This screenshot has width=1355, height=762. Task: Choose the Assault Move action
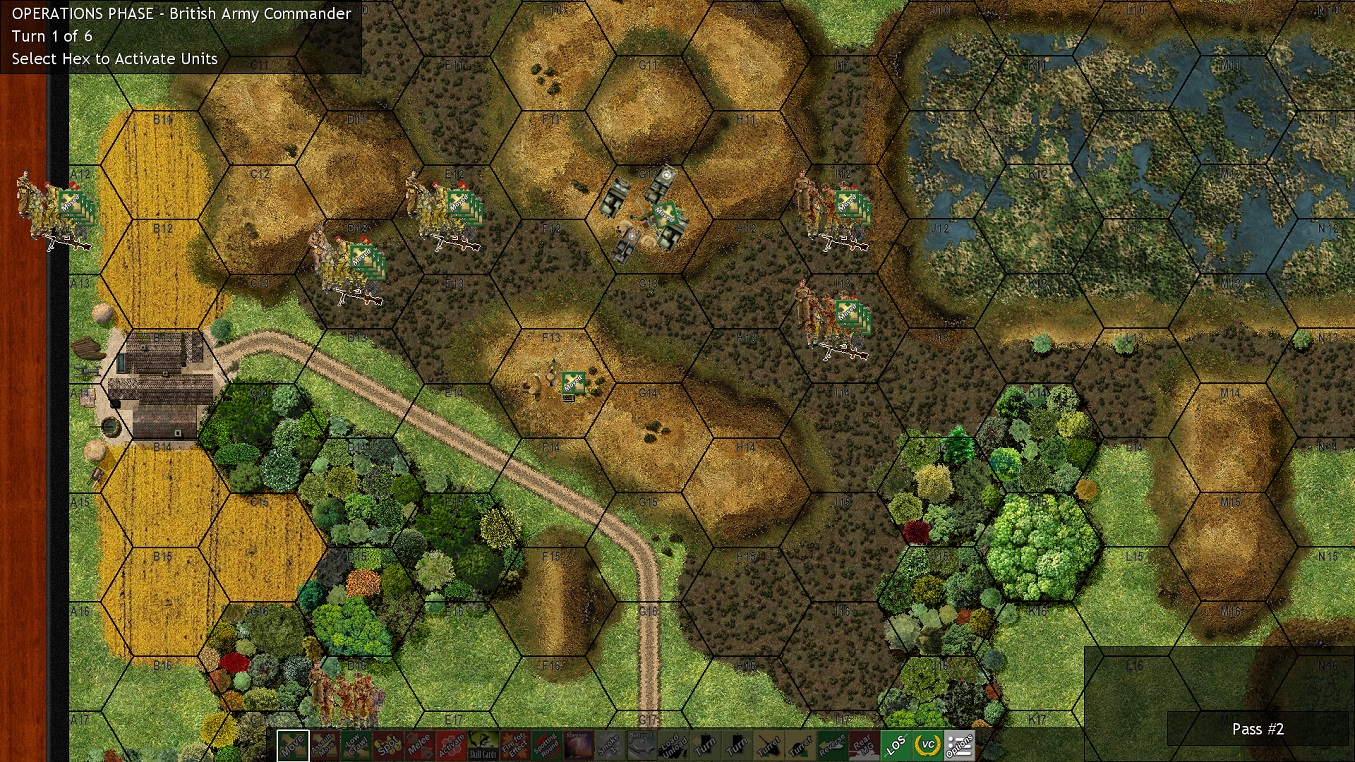325,745
